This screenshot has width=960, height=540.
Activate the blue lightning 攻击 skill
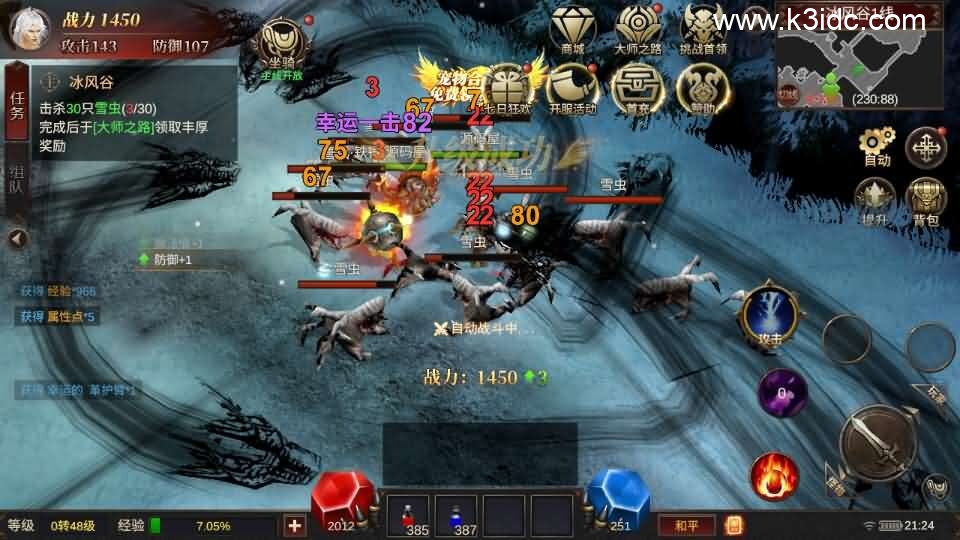click(x=770, y=316)
